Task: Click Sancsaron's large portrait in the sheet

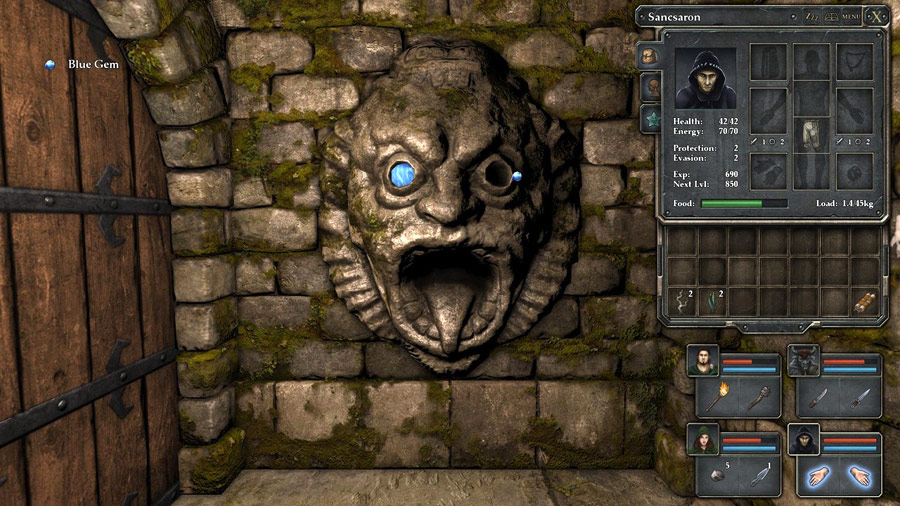Action: (705, 78)
